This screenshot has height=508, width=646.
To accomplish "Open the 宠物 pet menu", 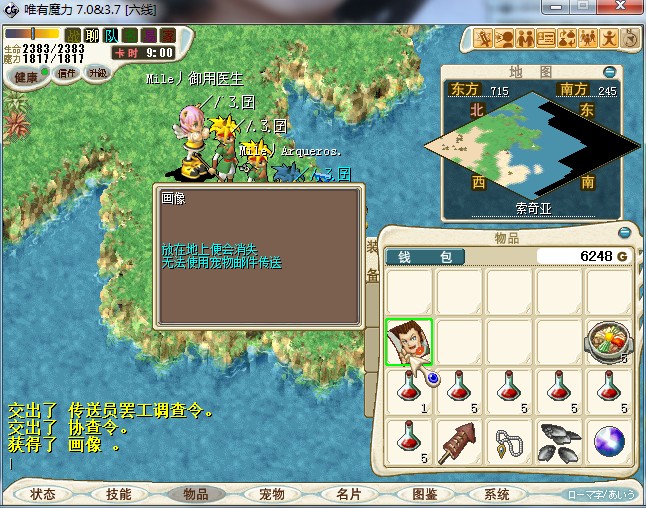I will coord(272,494).
